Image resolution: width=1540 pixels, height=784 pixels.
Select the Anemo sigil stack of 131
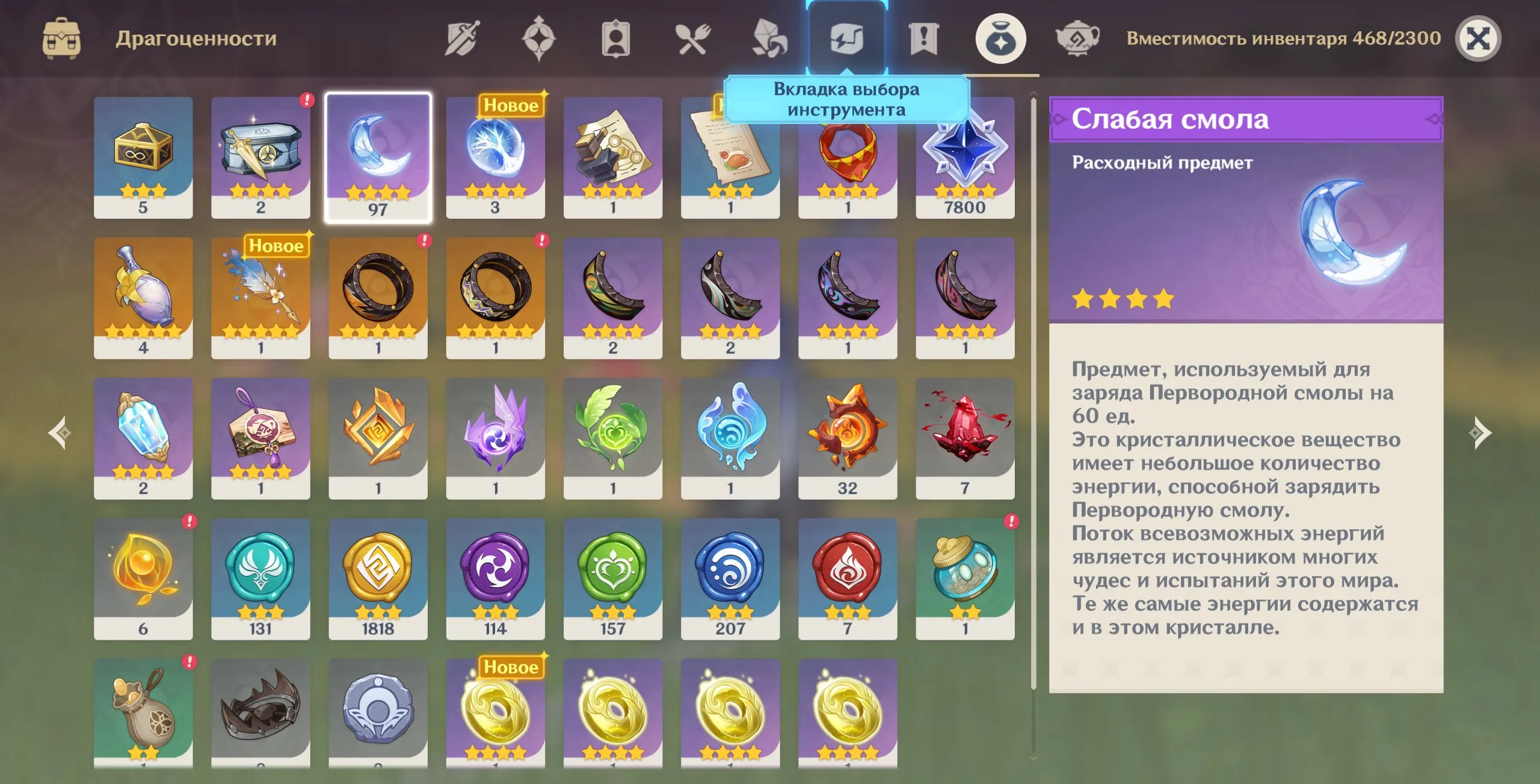click(260, 571)
